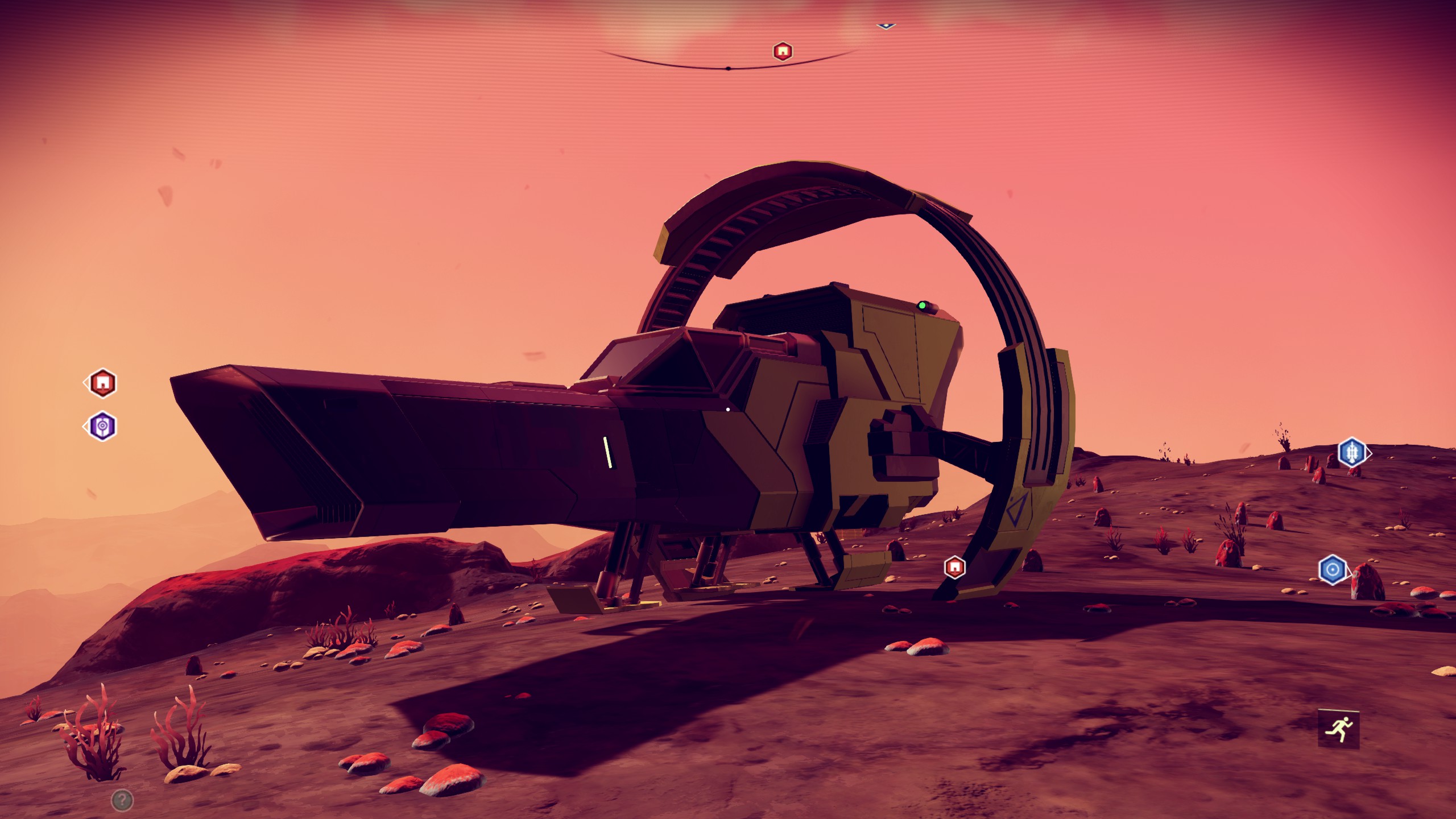
Task: Open the faded question mark help icon
Action: pyautogui.click(x=122, y=800)
